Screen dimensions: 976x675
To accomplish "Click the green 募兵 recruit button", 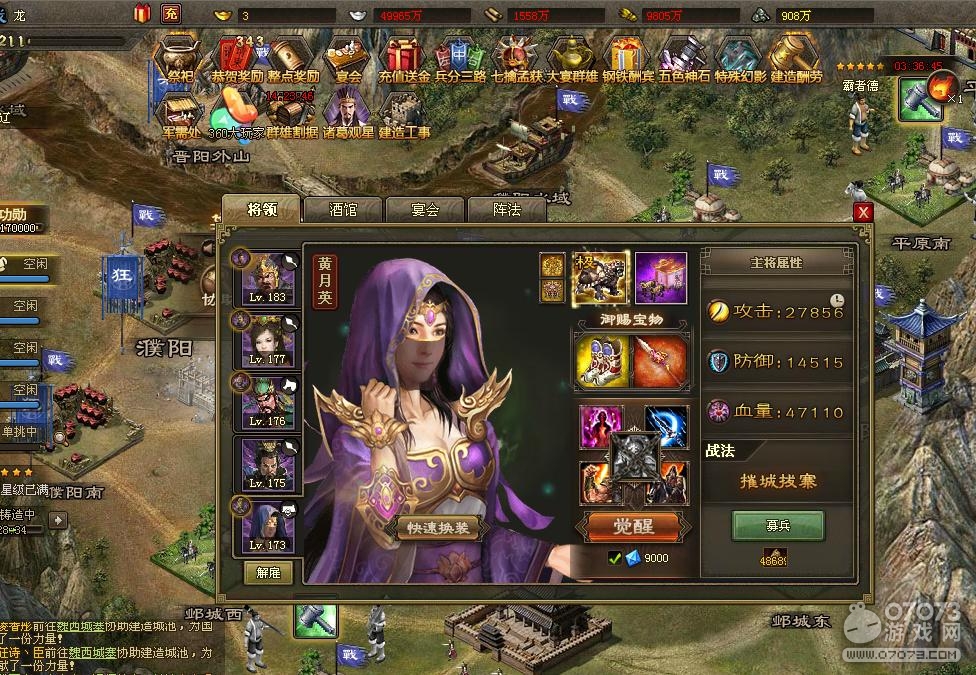I will [x=777, y=525].
